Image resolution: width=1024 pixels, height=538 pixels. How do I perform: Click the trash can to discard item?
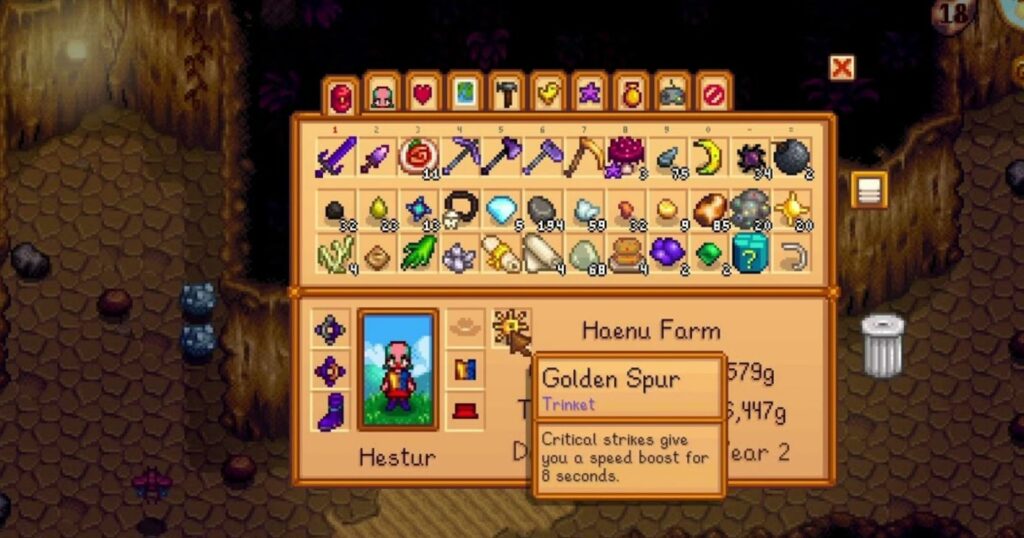point(882,346)
